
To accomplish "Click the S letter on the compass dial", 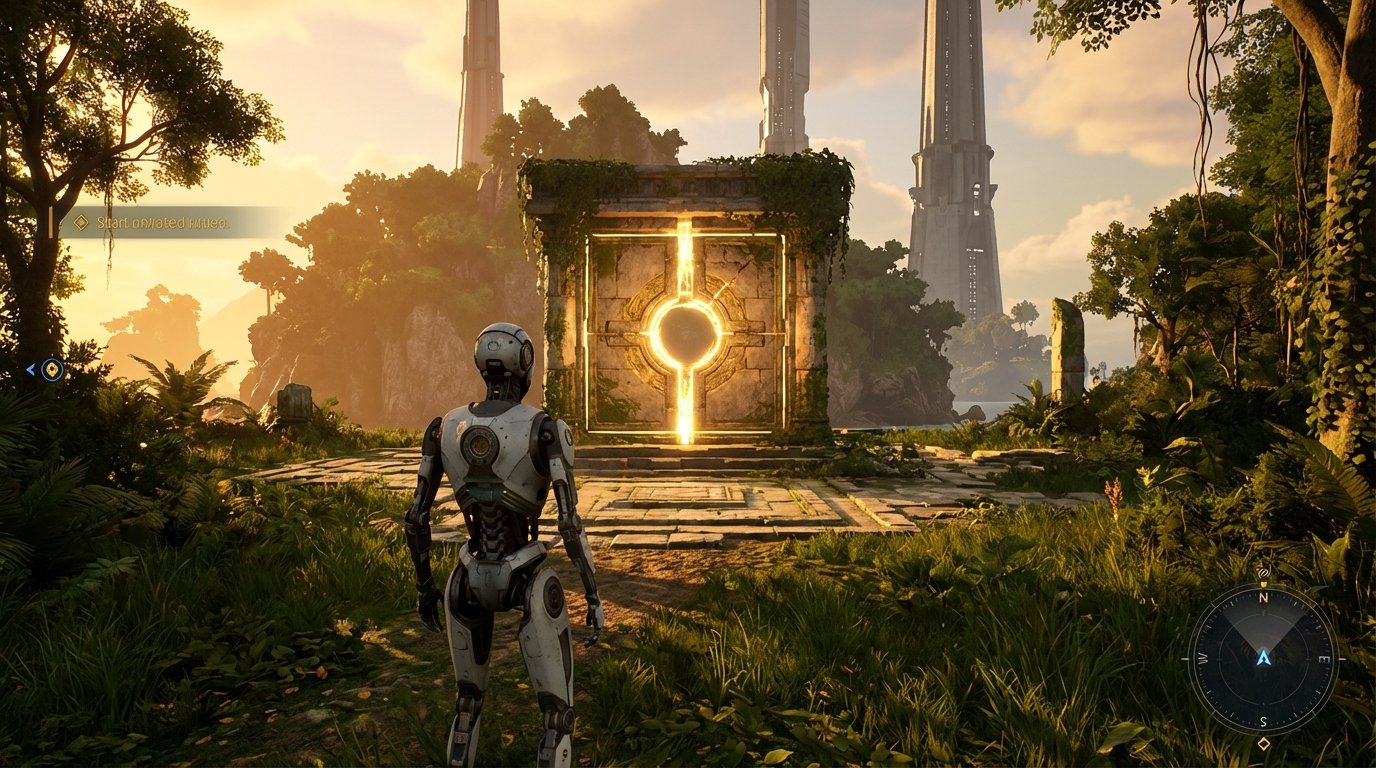I will [x=1263, y=721].
